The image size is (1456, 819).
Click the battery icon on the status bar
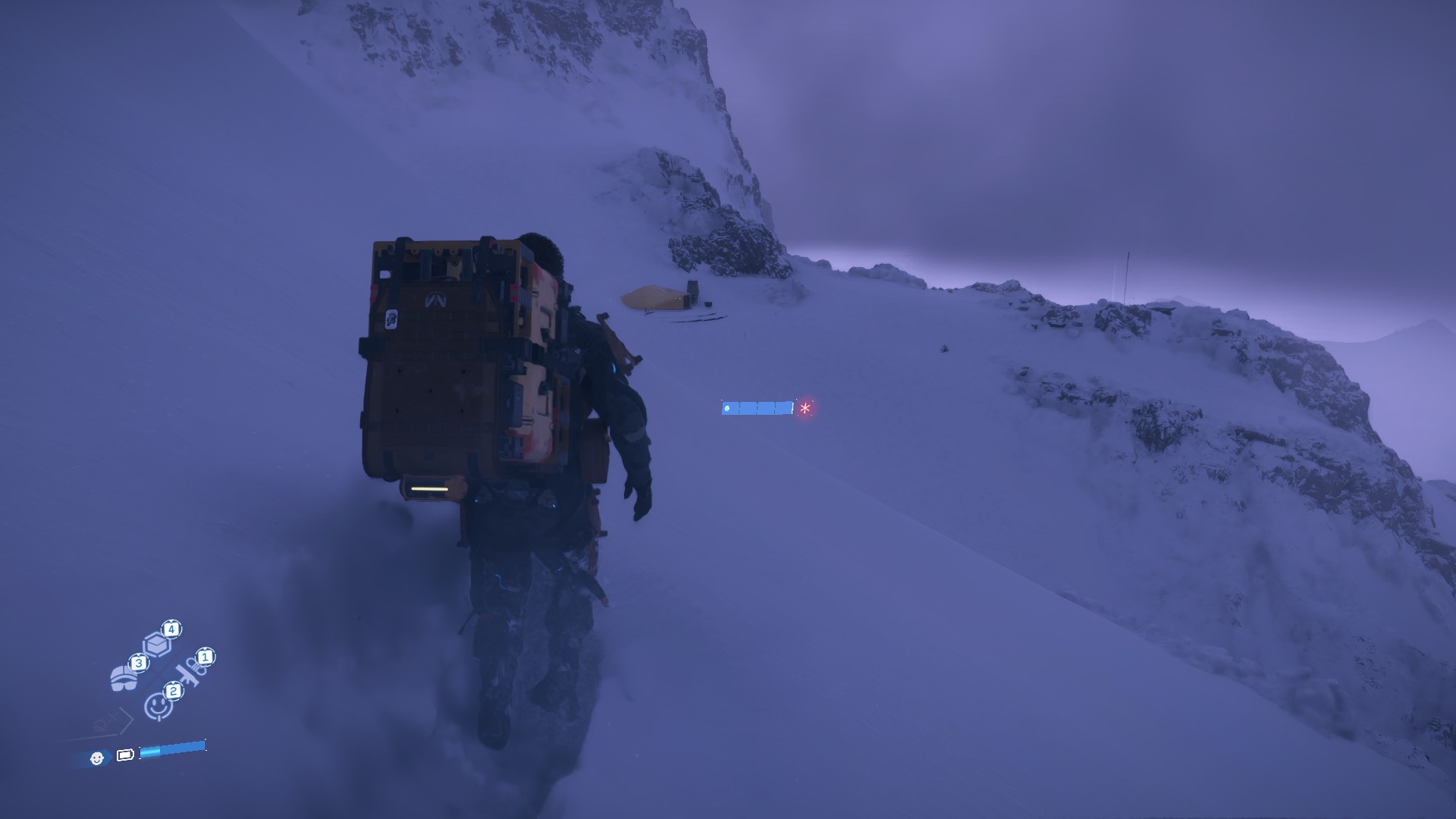point(126,755)
